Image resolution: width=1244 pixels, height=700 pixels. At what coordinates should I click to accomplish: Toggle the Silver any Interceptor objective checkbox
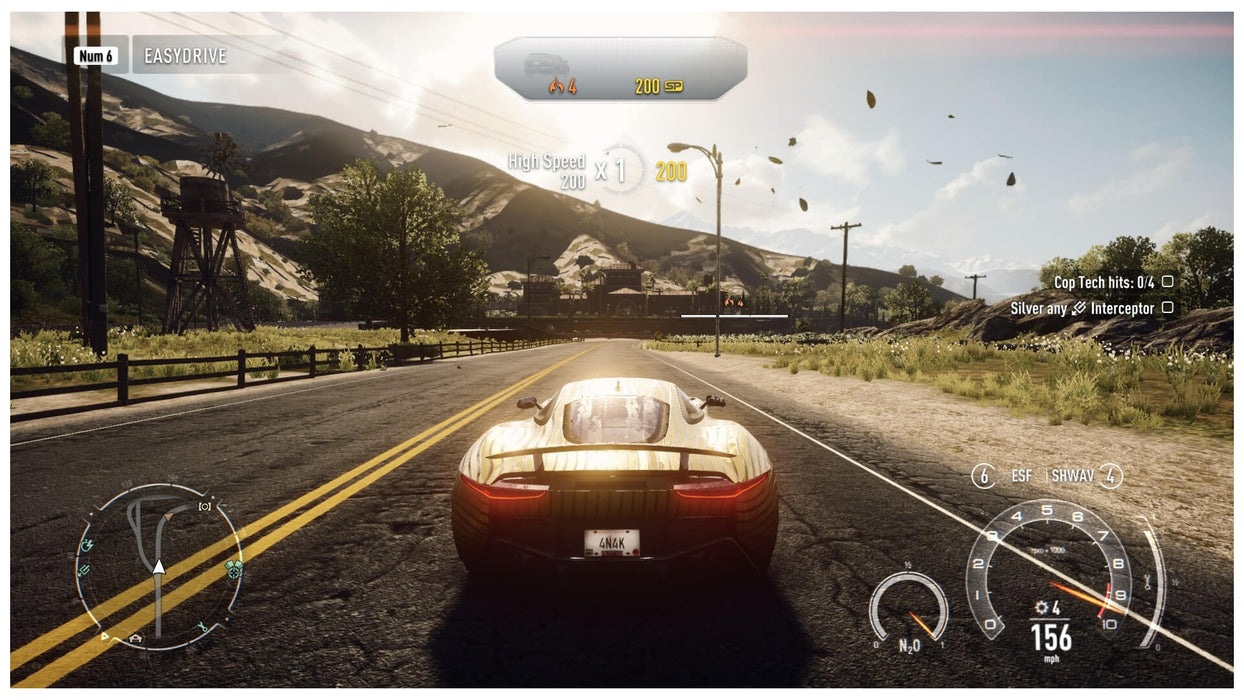(1167, 308)
